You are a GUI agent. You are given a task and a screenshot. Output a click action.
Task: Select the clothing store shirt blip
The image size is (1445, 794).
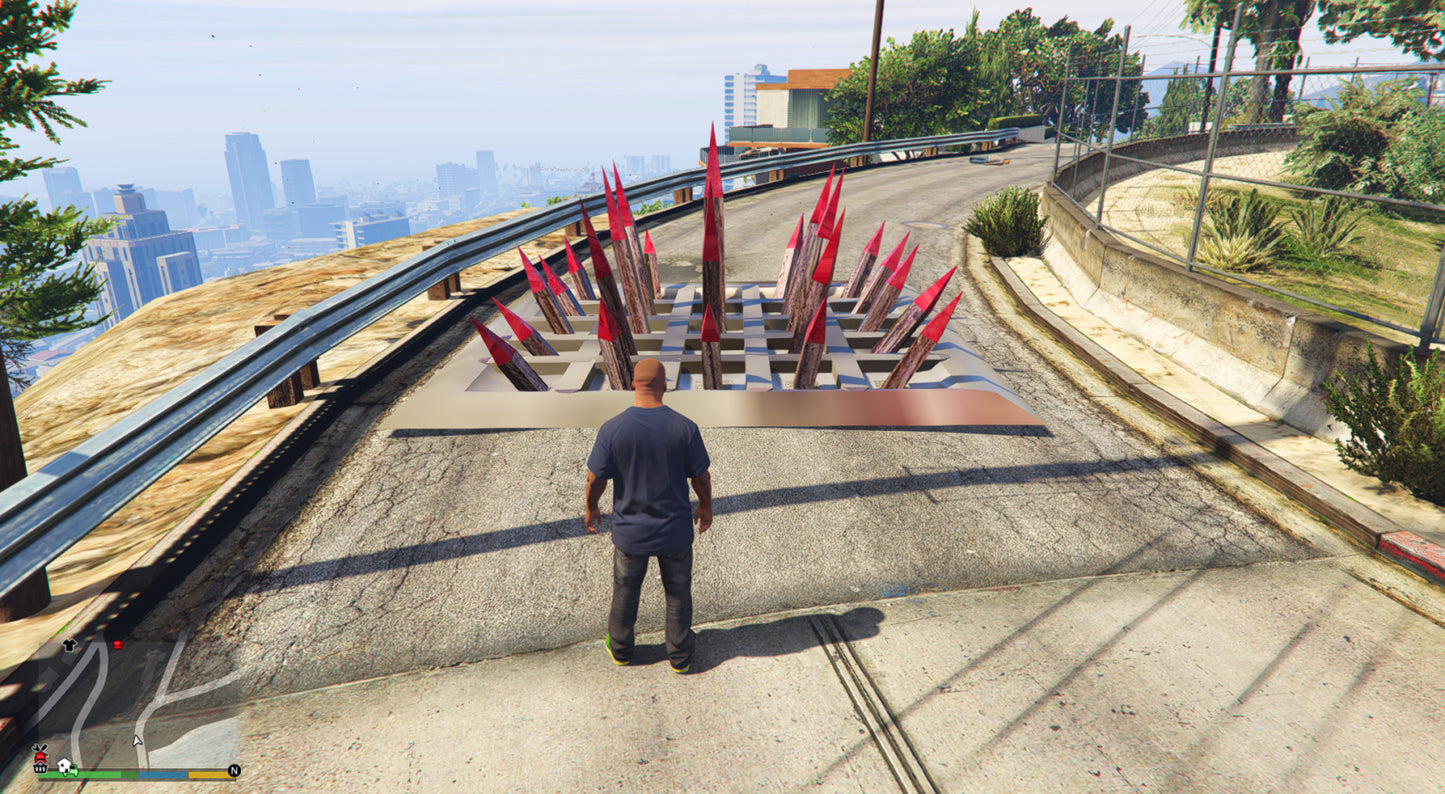pyautogui.click(x=69, y=645)
